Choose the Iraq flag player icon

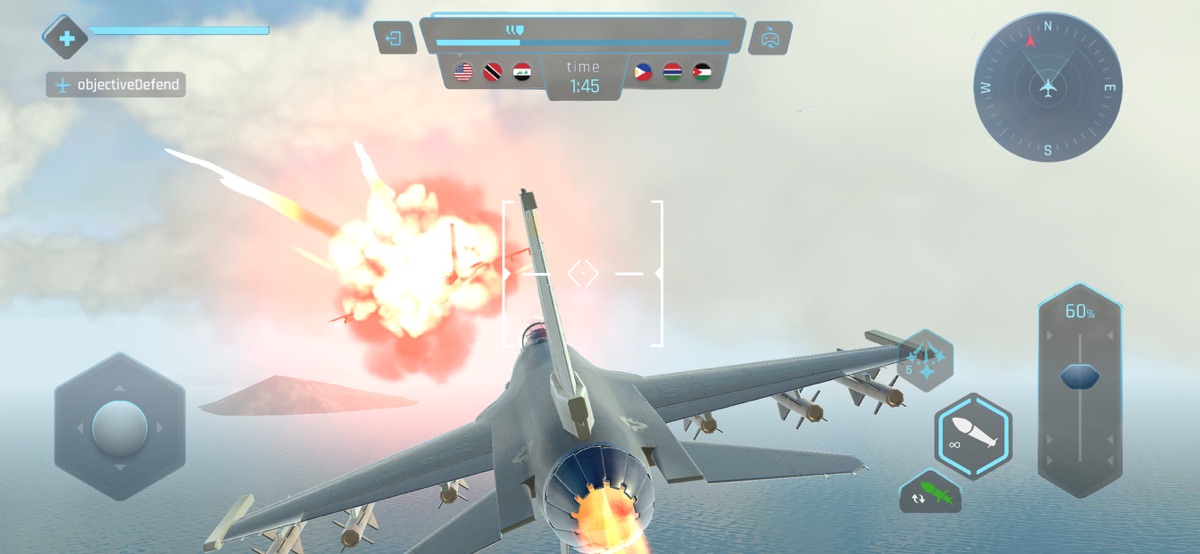tap(522, 72)
